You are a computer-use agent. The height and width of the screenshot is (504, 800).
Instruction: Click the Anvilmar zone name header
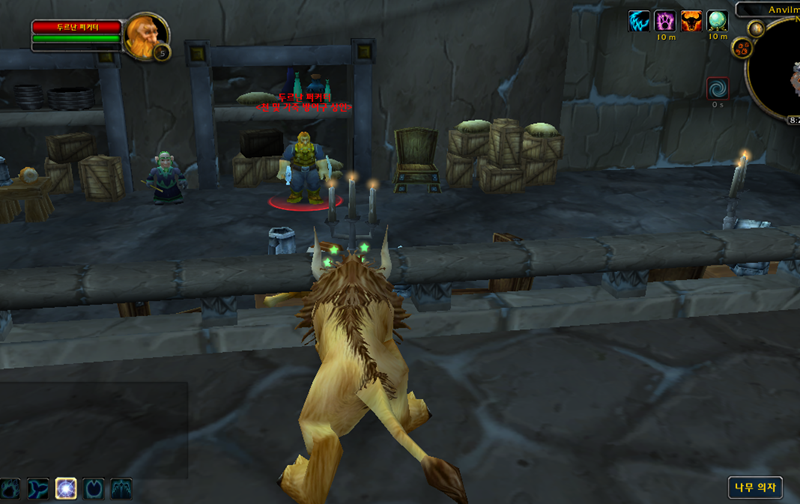point(770,9)
